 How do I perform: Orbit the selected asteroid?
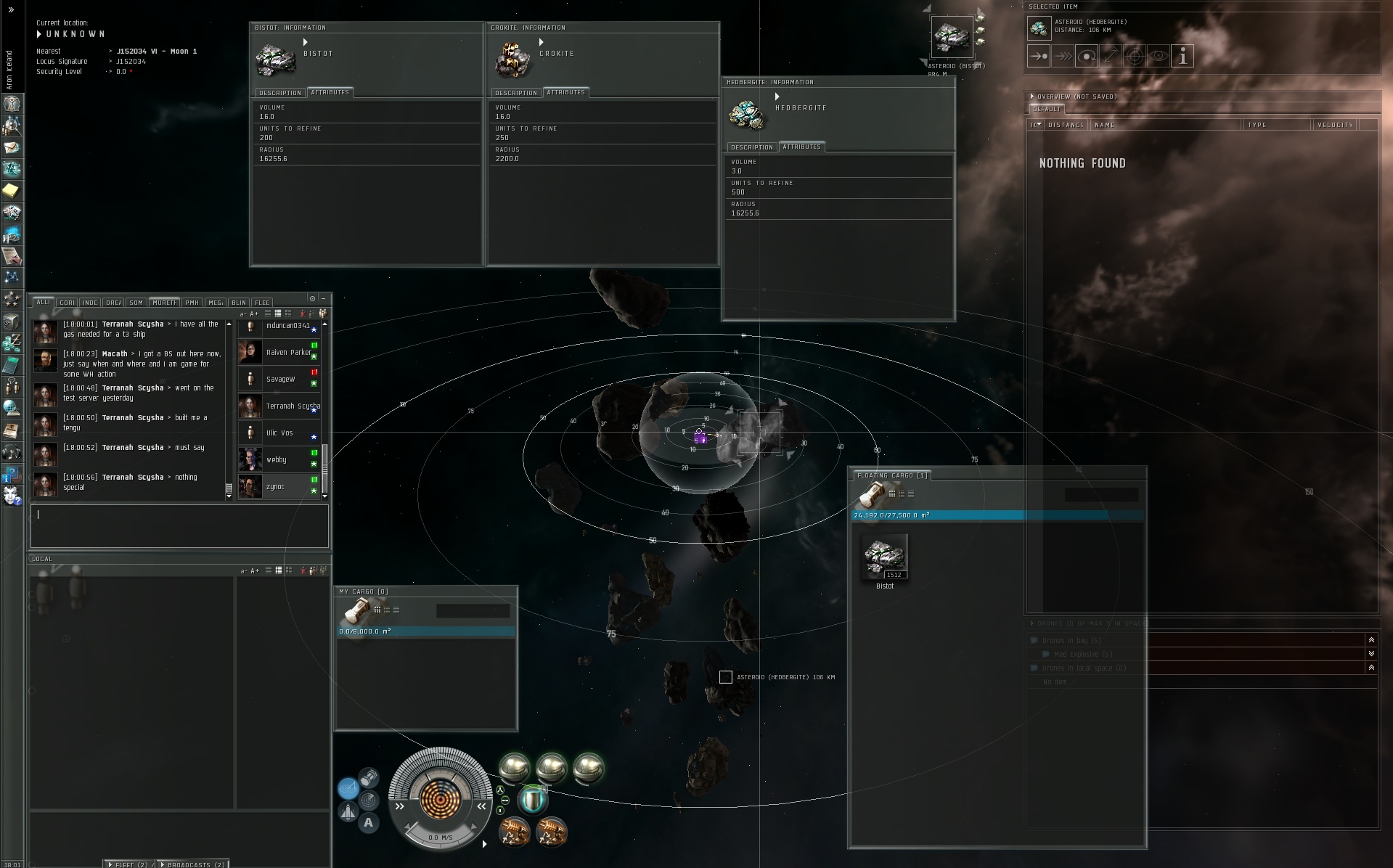(x=1086, y=56)
